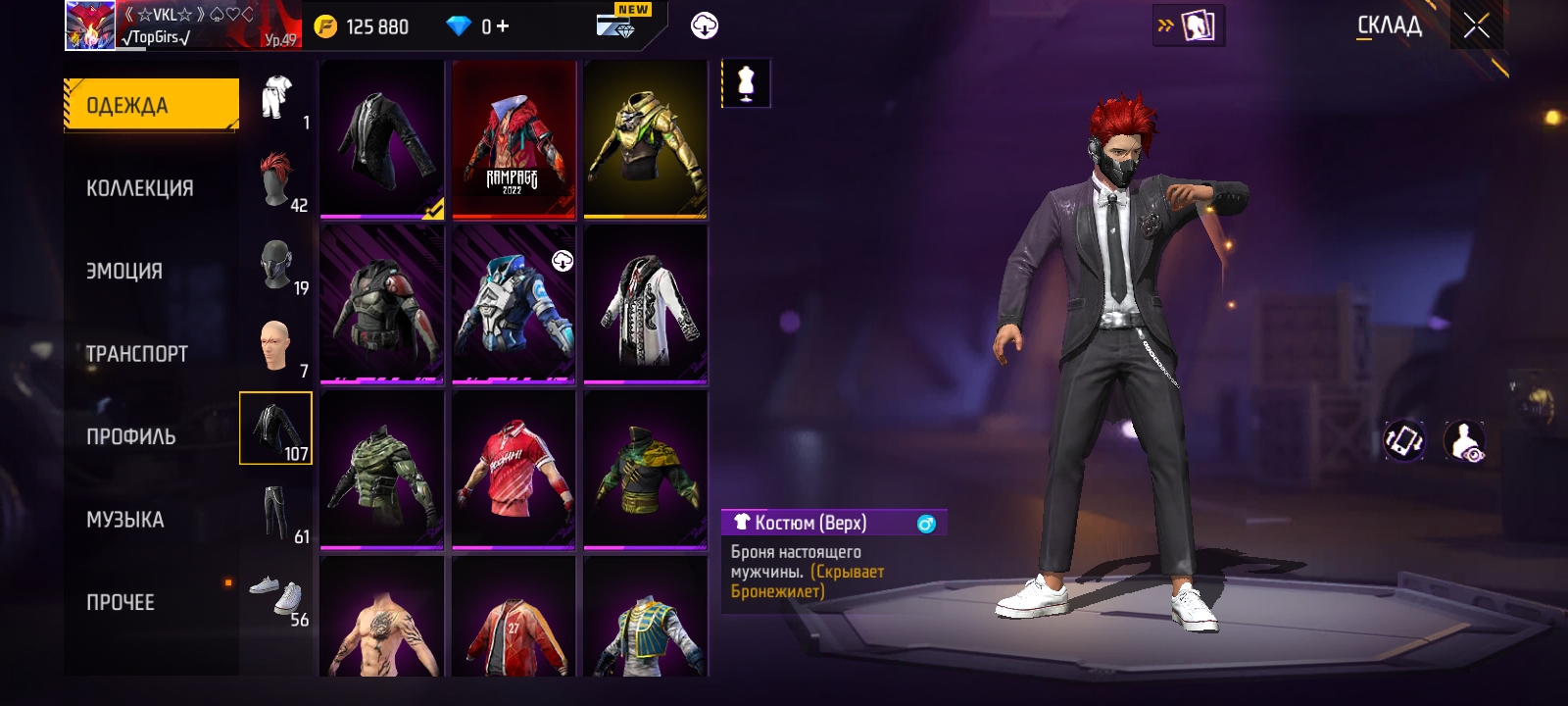The width and height of the screenshot is (1568, 706).
Task: Toggle the mannequin preview icon
Action: pyautogui.click(x=746, y=83)
